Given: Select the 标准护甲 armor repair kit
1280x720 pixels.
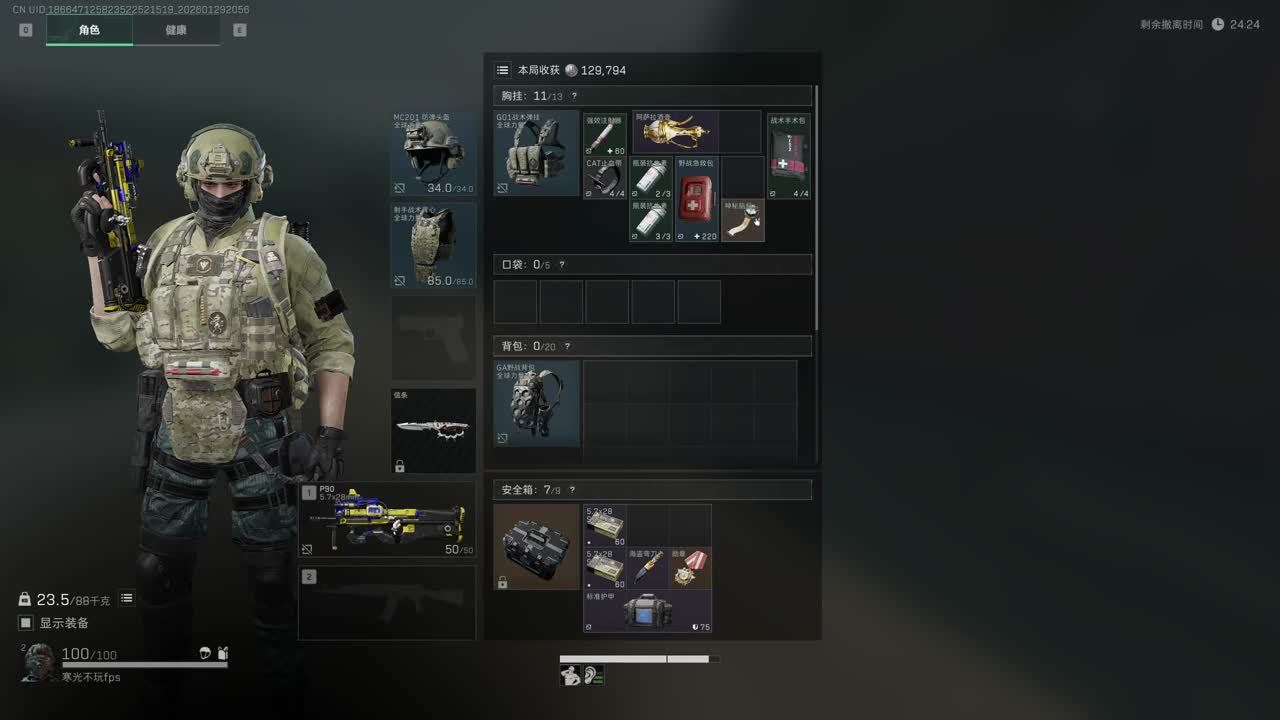Looking at the screenshot, I should pos(647,611).
